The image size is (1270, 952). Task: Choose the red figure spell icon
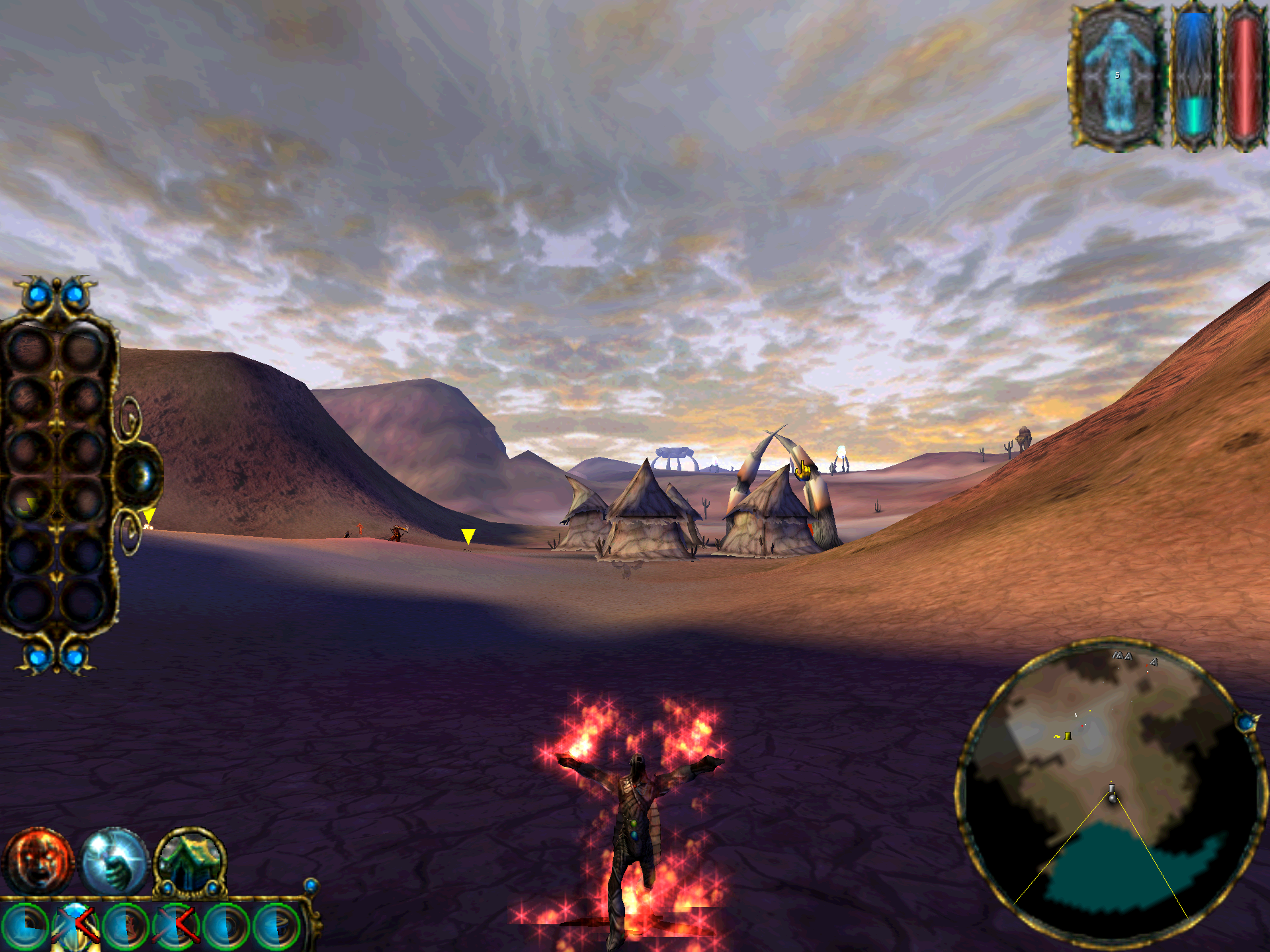pyautogui.click(x=127, y=927)
